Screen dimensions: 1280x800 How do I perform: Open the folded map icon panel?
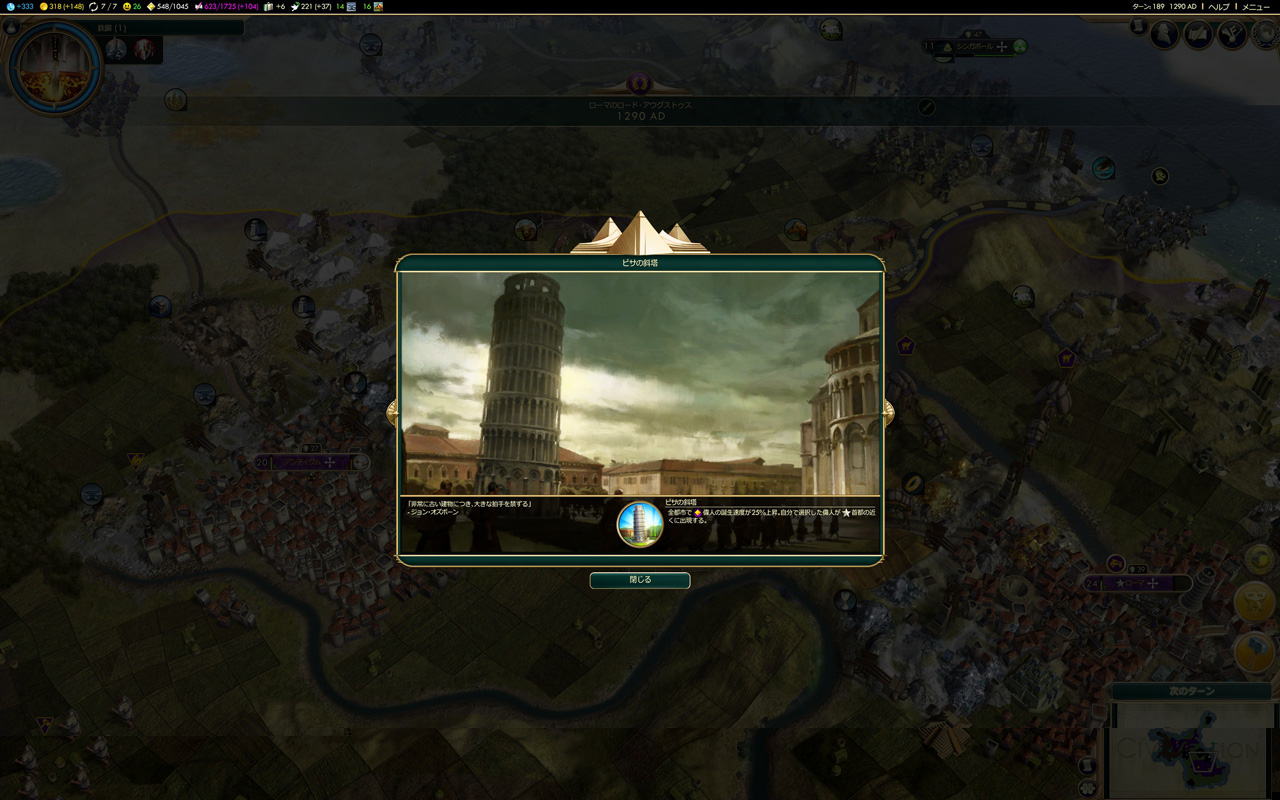(1198, 35)
